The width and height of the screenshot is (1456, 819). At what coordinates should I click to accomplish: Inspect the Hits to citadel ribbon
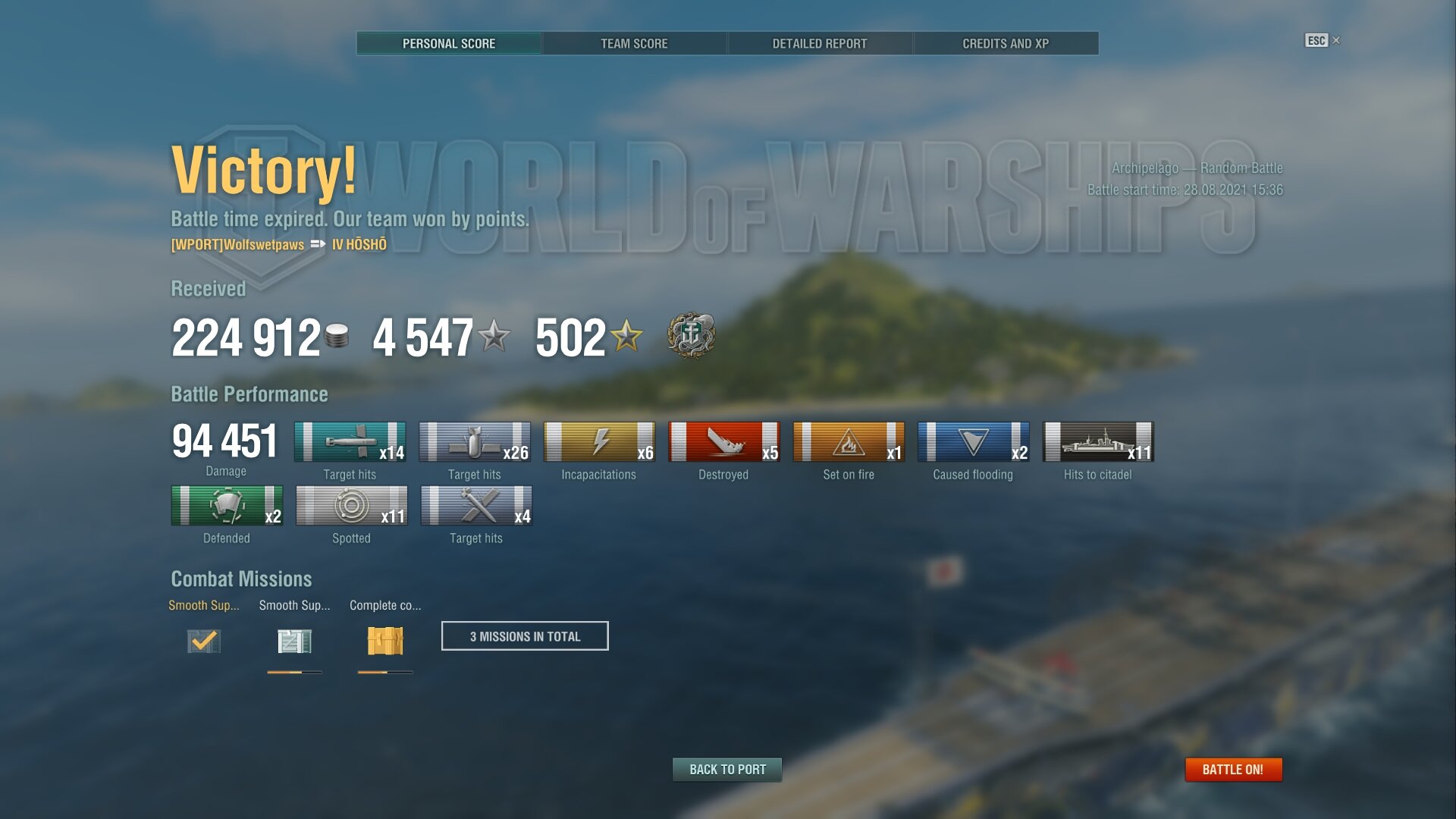pos(1097,442)
